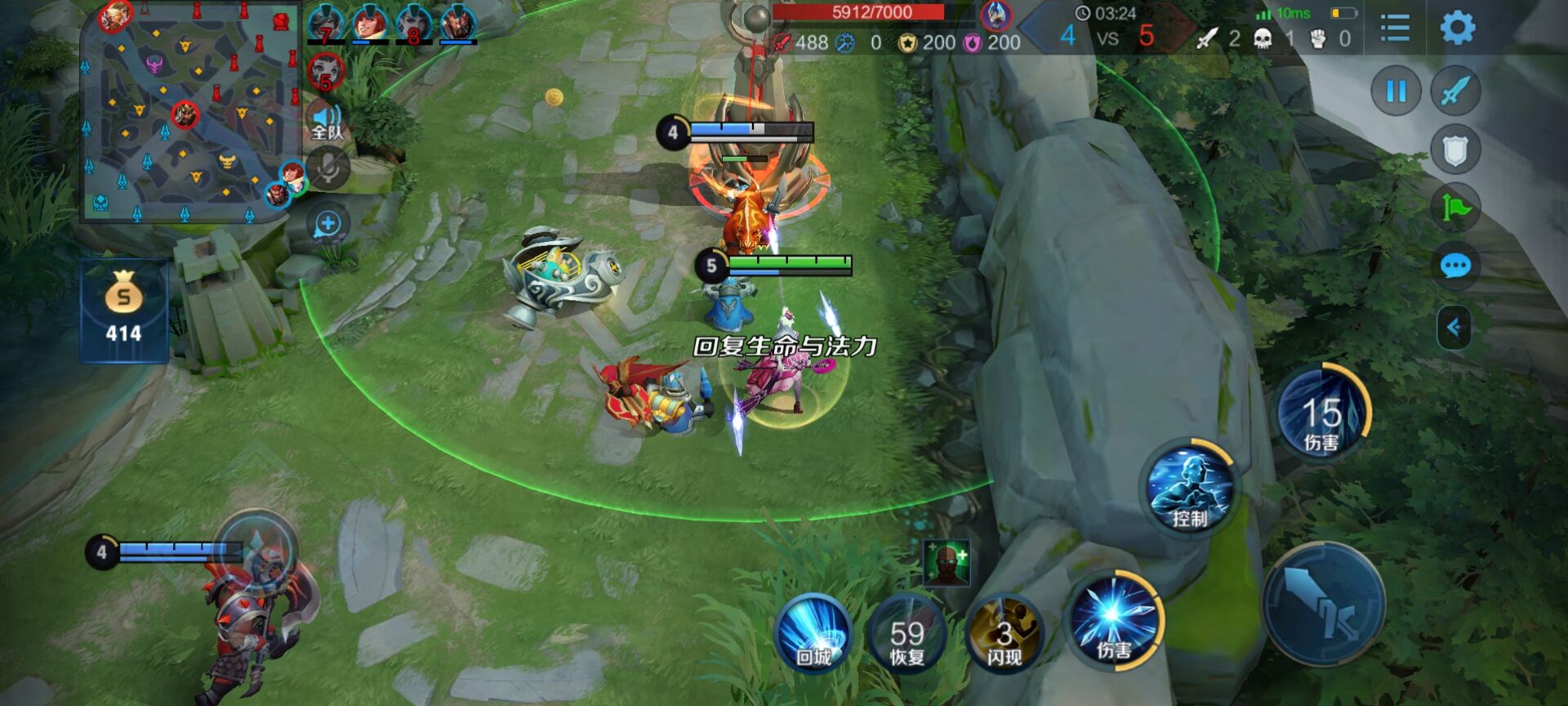Open the gold shop (414)
Viewport: 1568px width, 706px height.
point(123,311)
